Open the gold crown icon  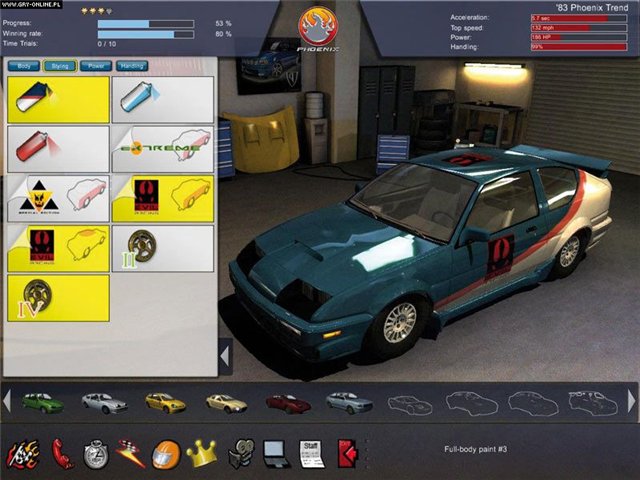pyautogui.click(x=202, y=454)
